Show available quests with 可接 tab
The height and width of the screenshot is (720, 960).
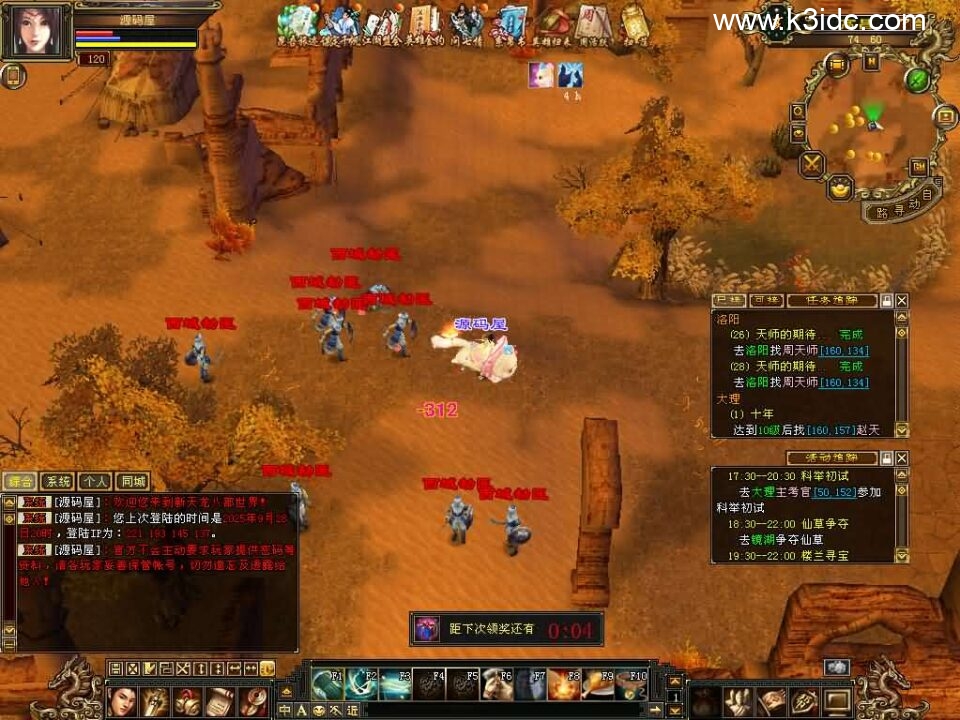coord(765,300)
